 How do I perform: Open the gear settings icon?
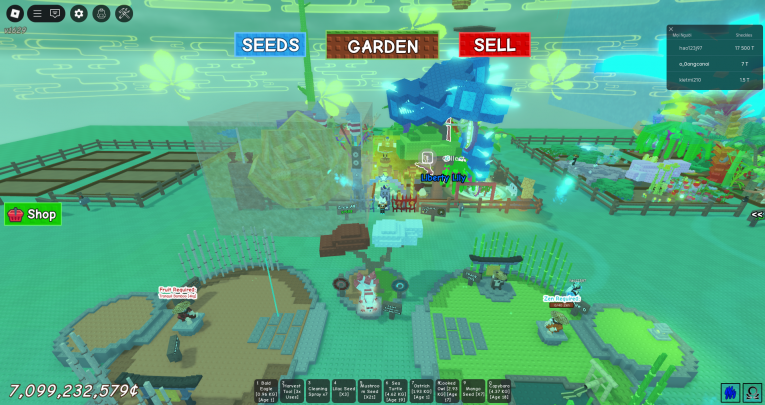coord(78,14)
